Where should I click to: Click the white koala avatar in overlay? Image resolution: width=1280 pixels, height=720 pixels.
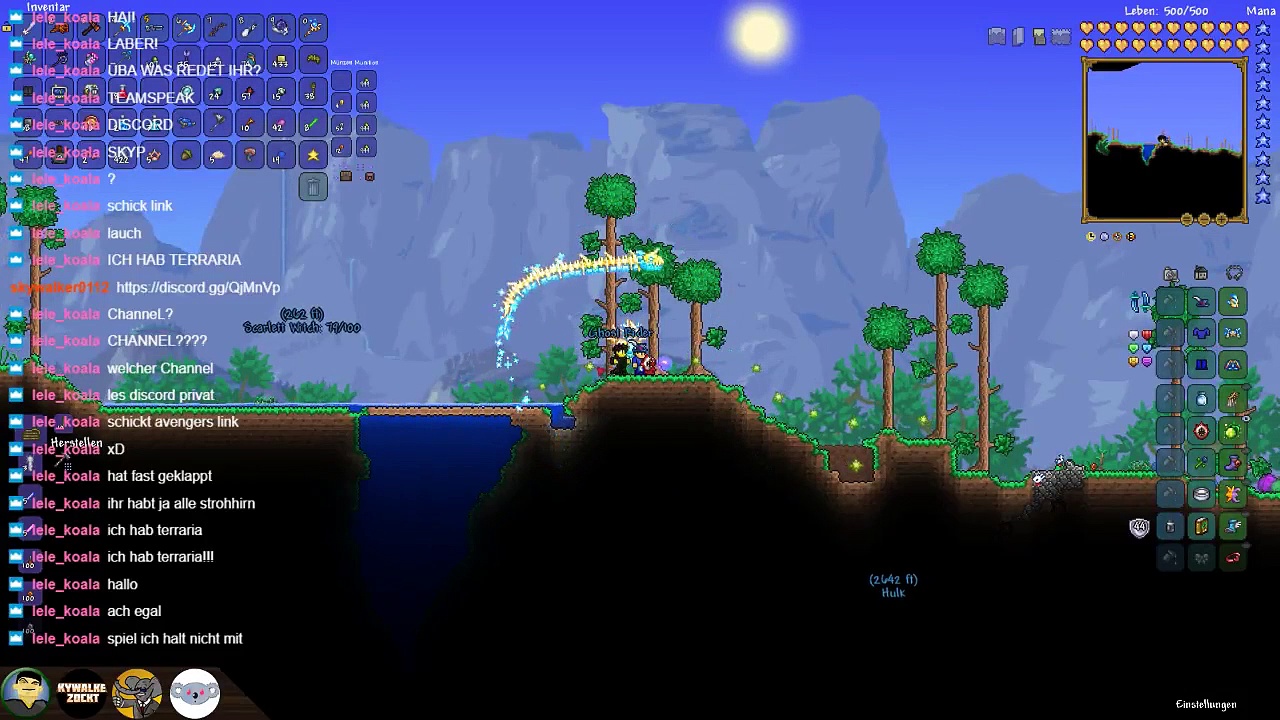tap(195, 692)
